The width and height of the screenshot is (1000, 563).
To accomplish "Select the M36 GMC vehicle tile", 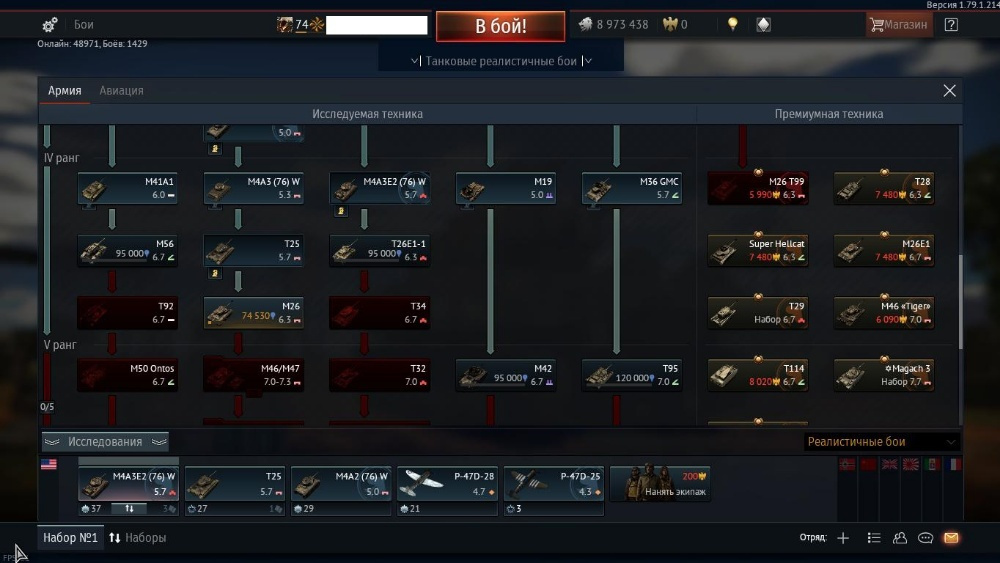I will point(632,188).
